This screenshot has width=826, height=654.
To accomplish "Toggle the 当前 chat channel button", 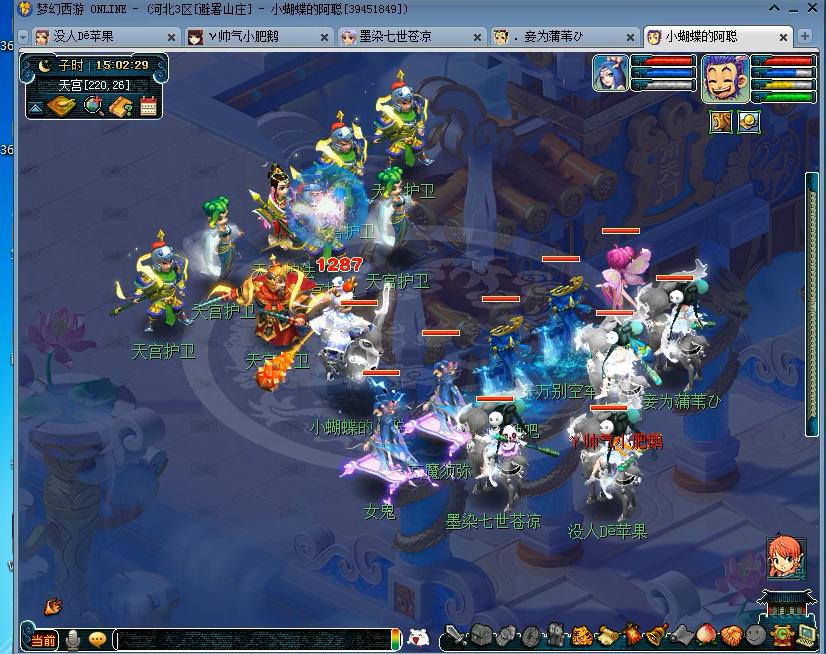I will click(42, 639).
